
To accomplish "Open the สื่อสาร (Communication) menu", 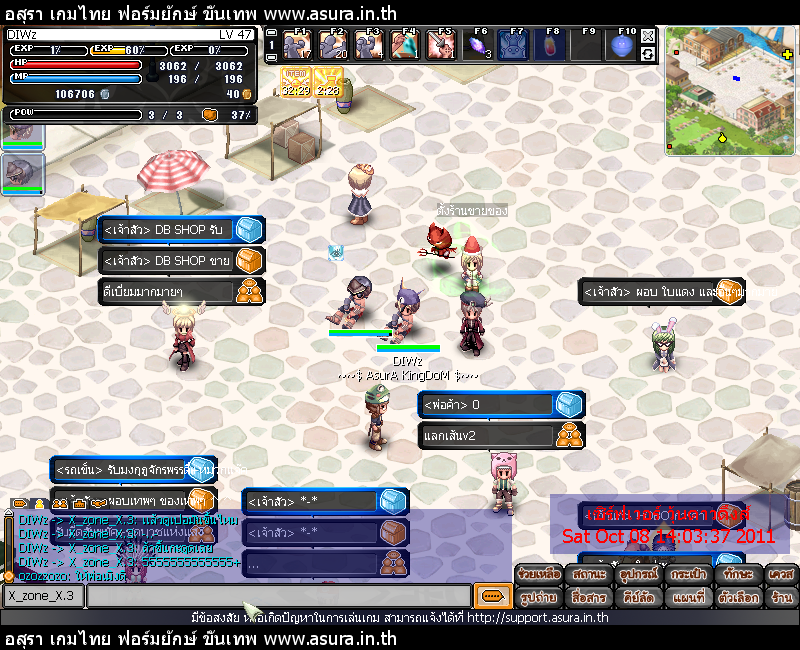I will [588, 597].
